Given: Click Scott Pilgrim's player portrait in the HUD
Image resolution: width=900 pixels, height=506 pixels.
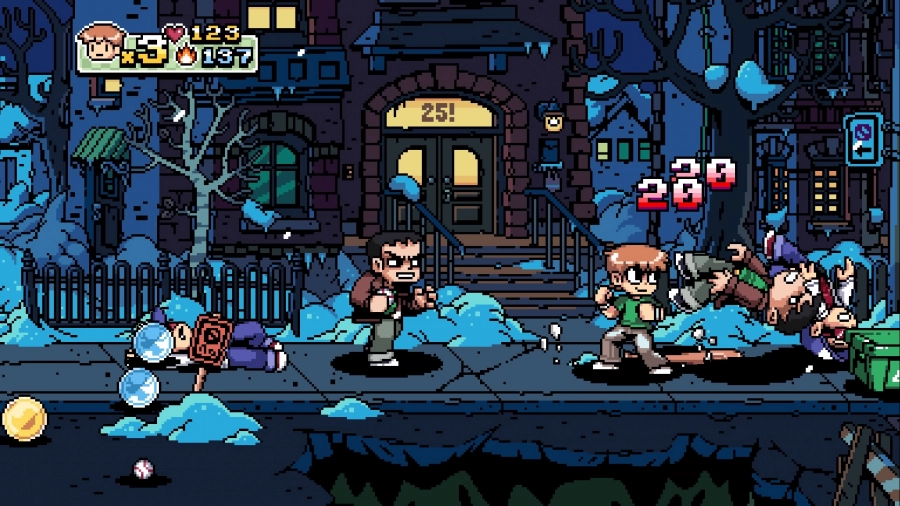Looking at the screenshot, I should click(101, 45).
